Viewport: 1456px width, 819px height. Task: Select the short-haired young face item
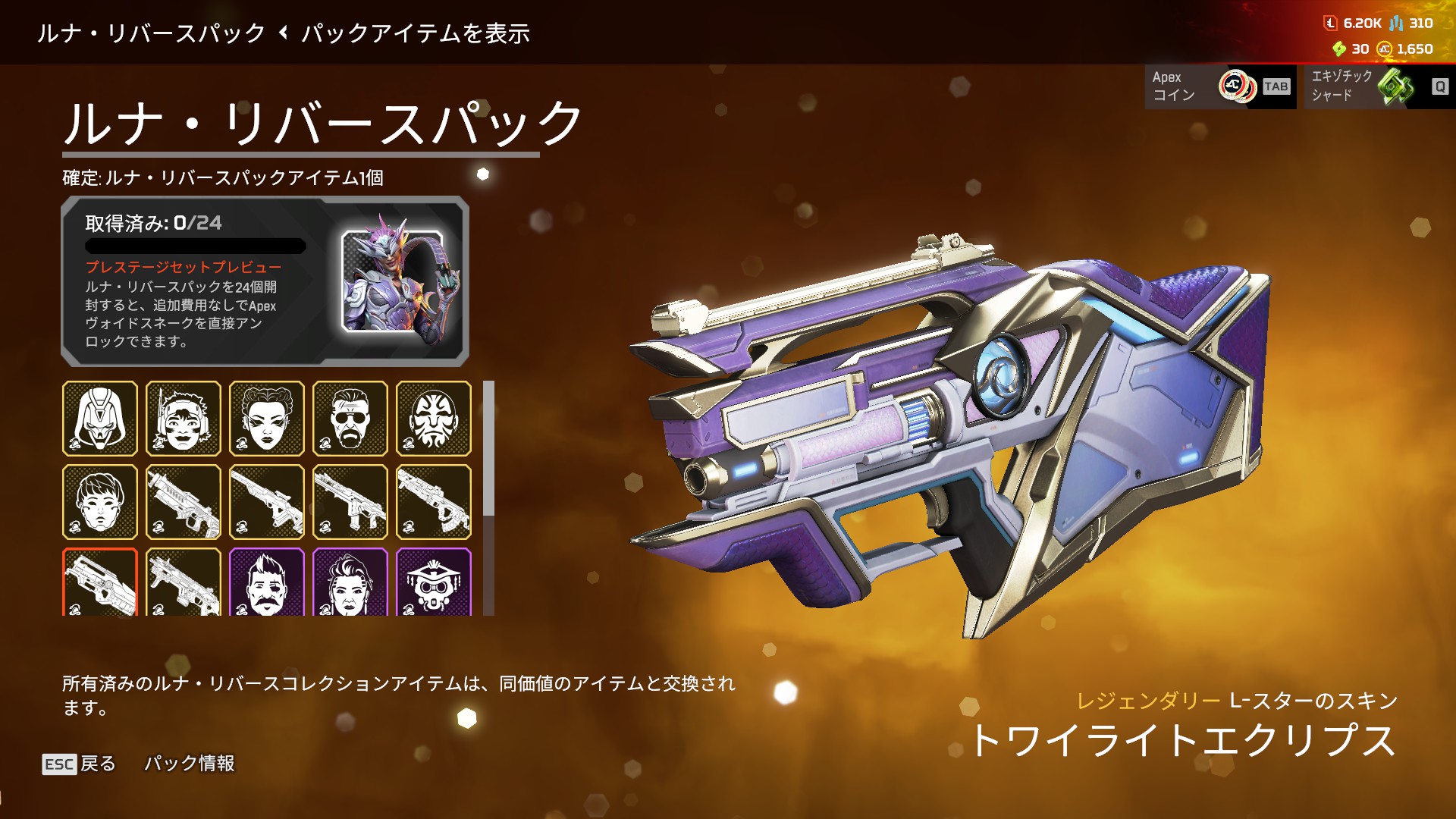pyautogui.click(x=100, y=502)
